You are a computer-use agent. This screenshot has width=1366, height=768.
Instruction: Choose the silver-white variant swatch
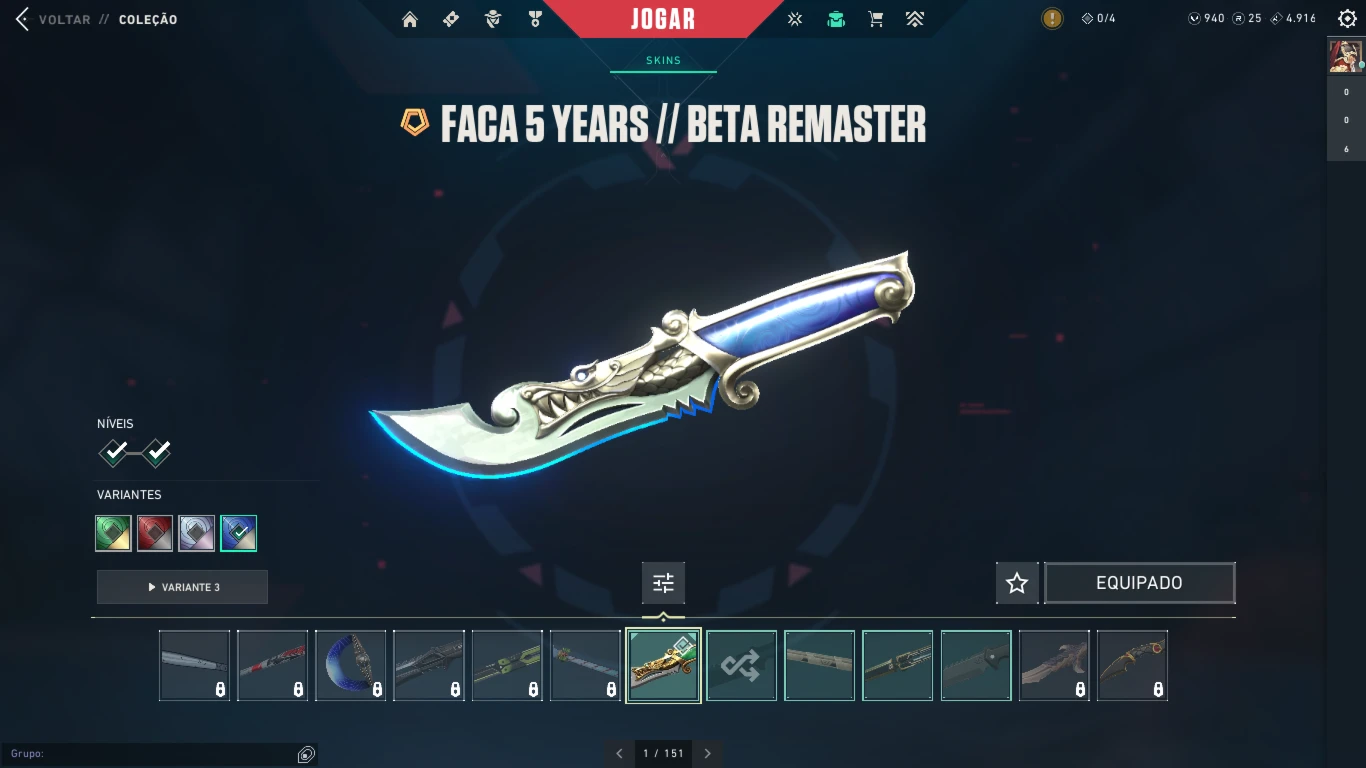(197, 533)
